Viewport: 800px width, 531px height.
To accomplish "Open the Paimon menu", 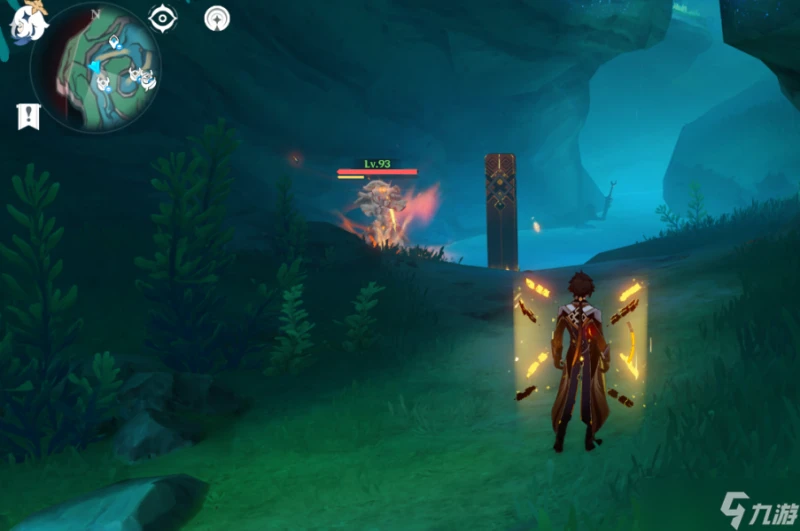I will (x=27, y=20).
